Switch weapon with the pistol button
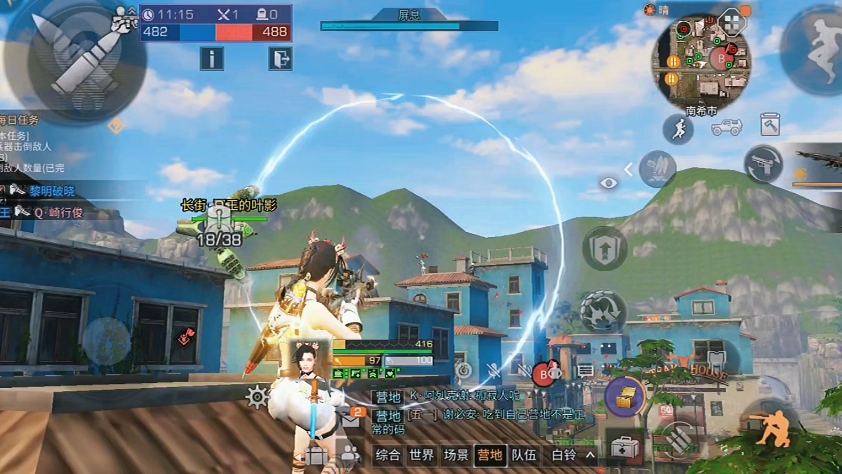Screen dimensions: 842x474 point(762,163)
